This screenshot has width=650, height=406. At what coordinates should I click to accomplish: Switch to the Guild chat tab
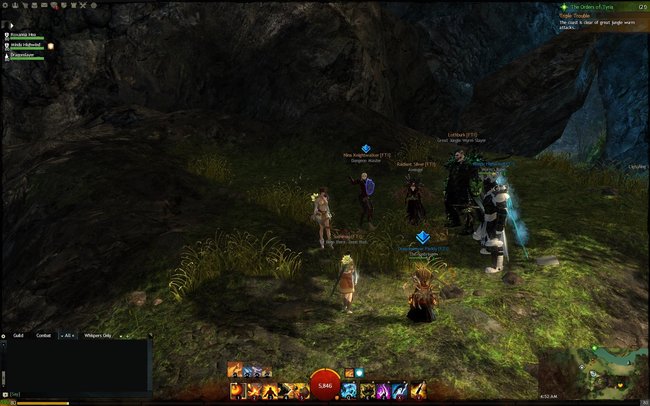(19, 335)
